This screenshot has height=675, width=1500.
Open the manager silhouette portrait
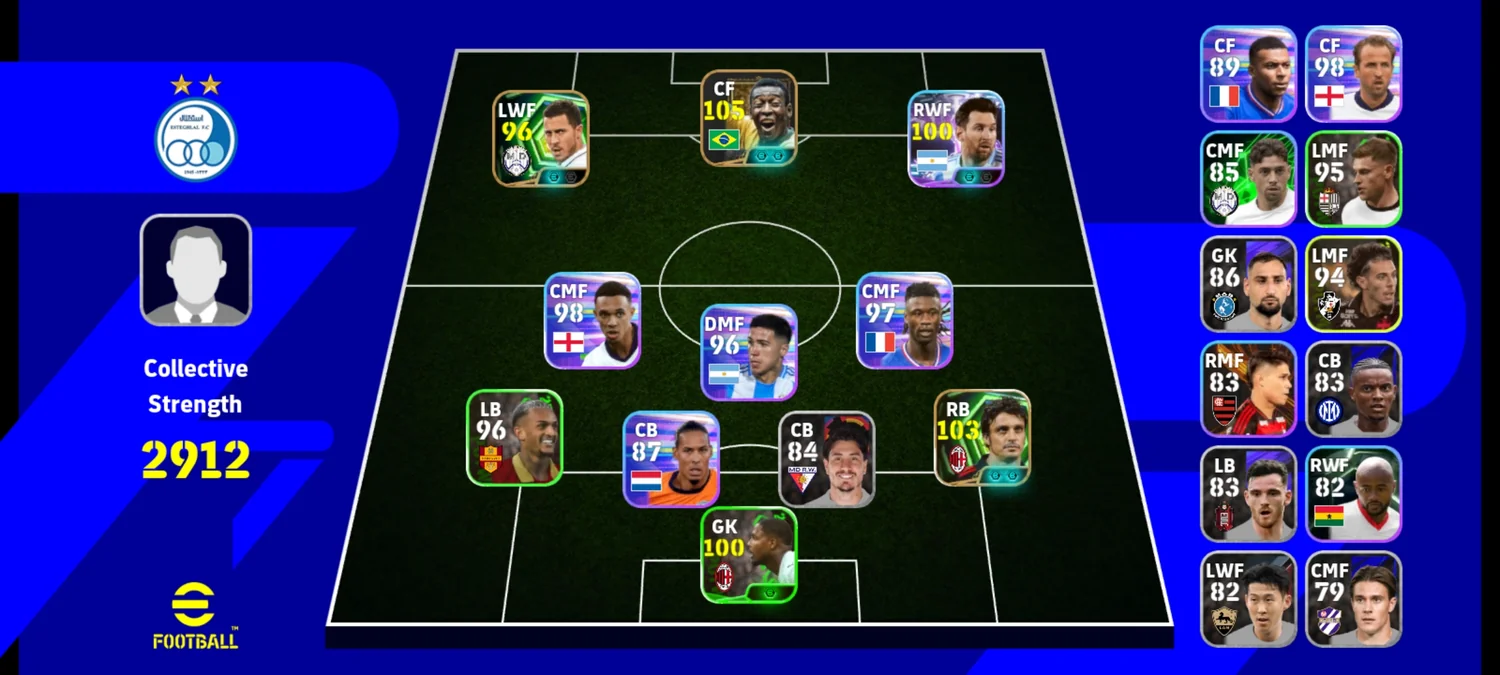coord(196,270)
